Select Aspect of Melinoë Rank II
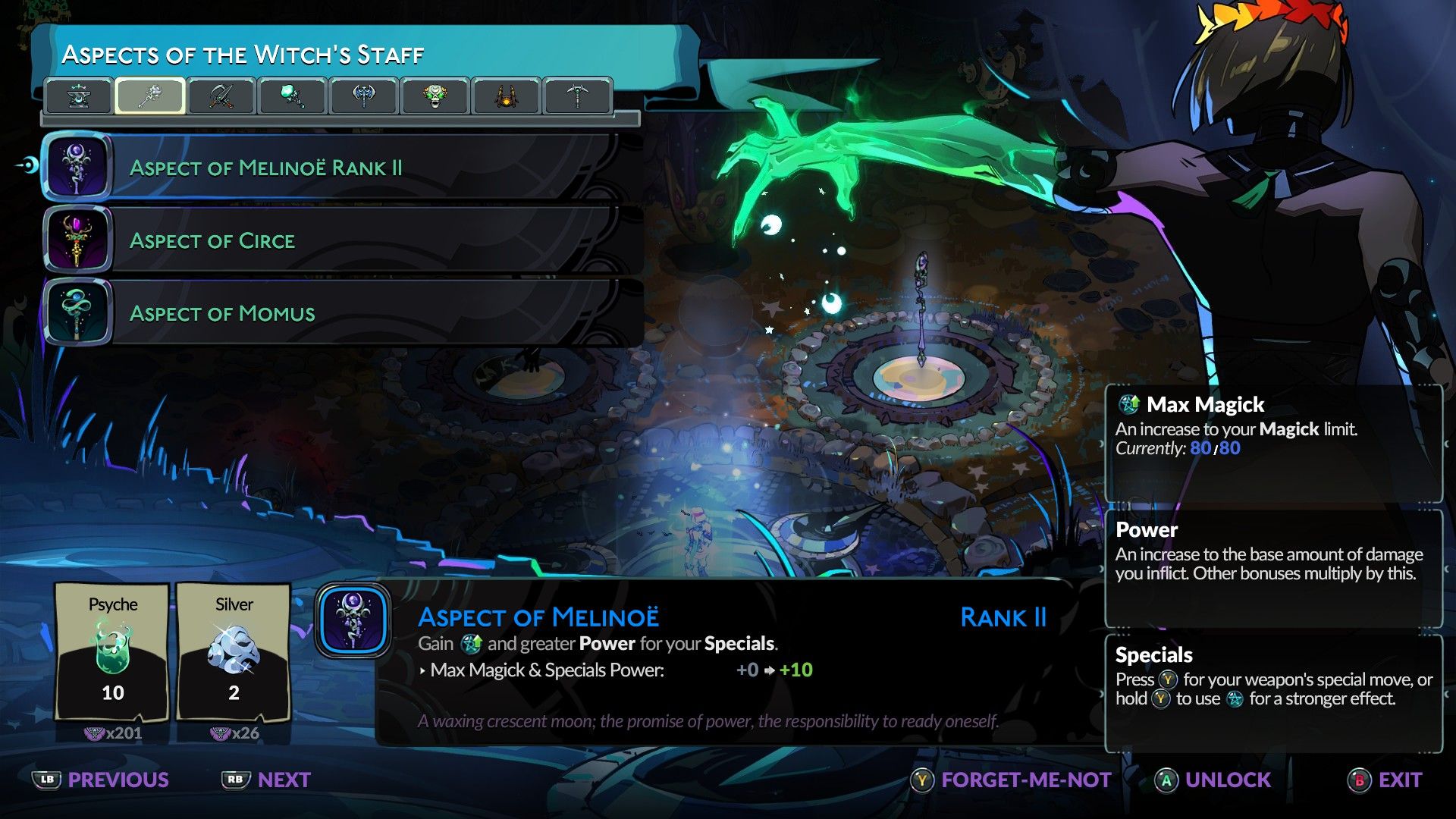This screenshot has height=819, width=1456. 334,168
